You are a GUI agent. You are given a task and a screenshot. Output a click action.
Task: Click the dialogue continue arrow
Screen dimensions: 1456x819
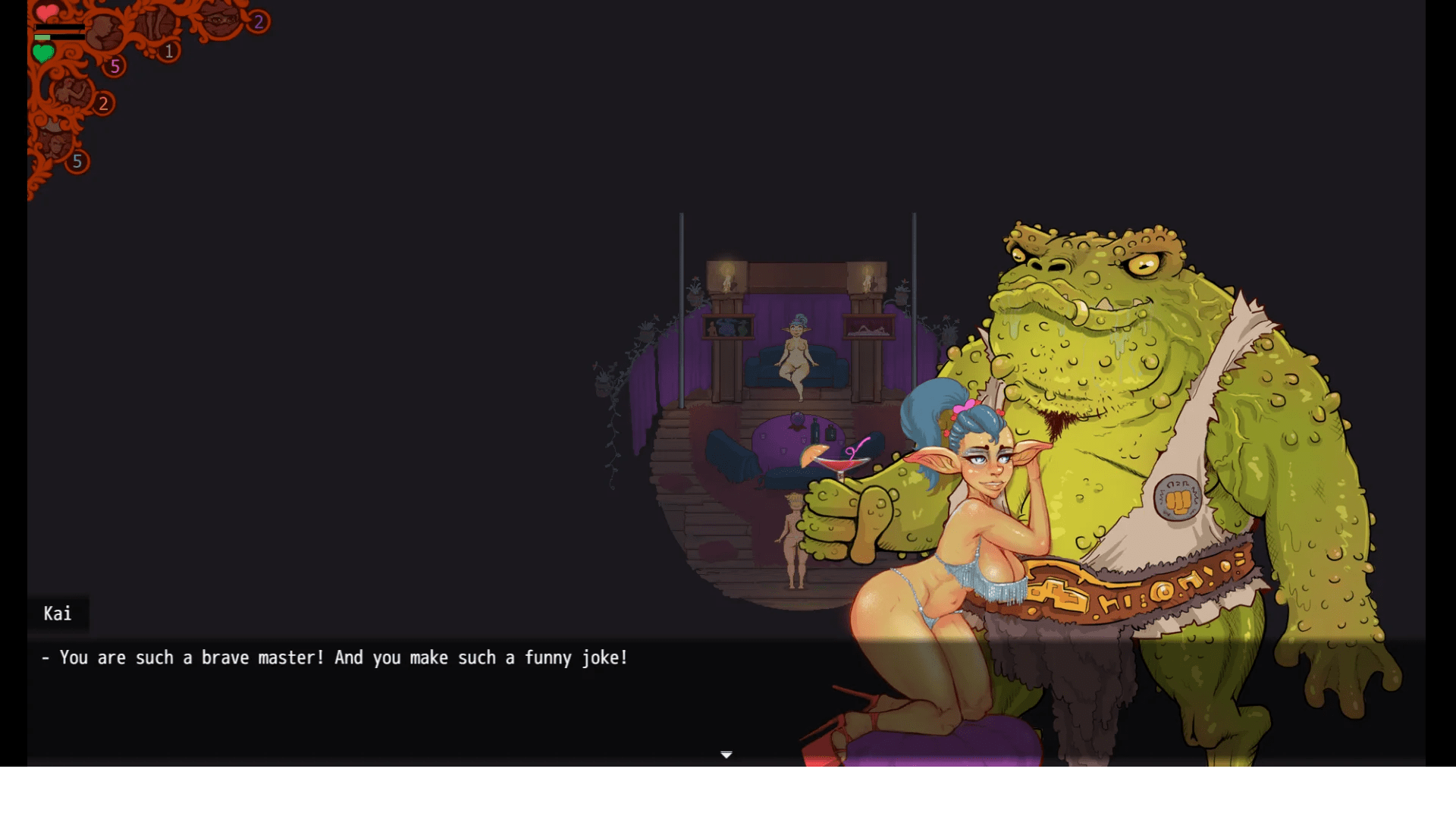tap(726, 755)
